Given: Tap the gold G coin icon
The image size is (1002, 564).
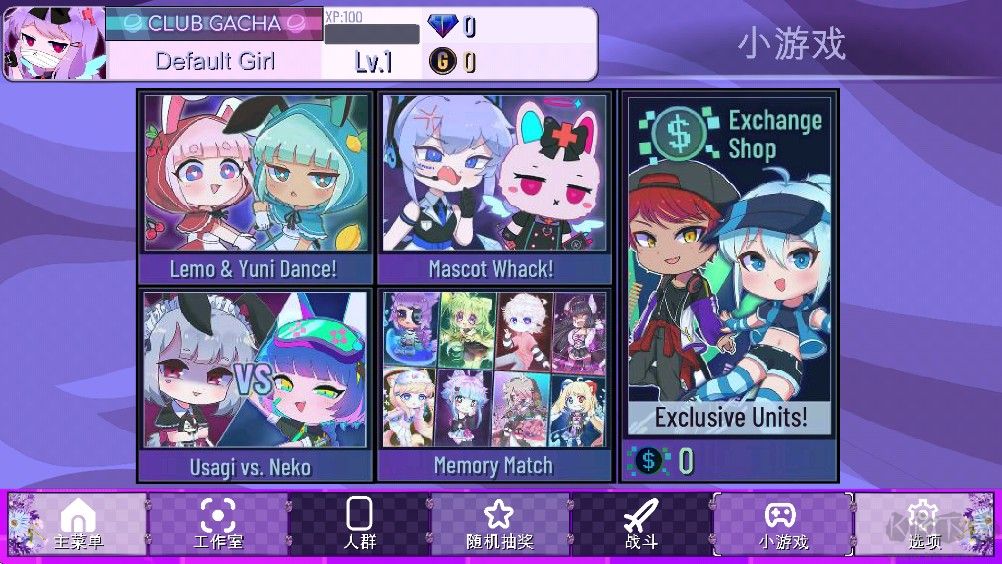Looking at the screenshot, I should click(441, 62).
